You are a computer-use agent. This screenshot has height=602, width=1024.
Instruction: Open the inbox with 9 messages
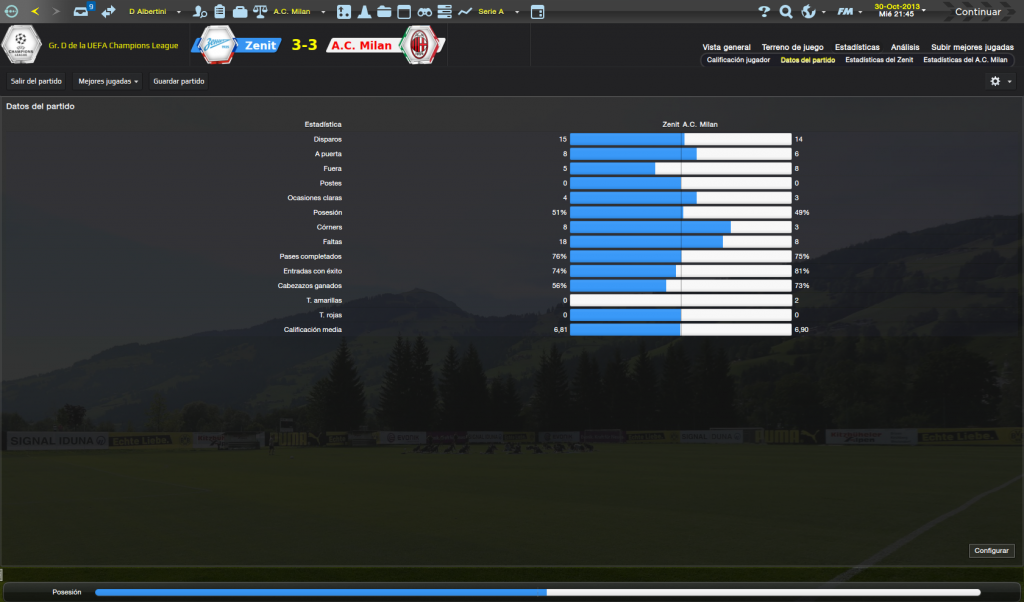[83, 12]
